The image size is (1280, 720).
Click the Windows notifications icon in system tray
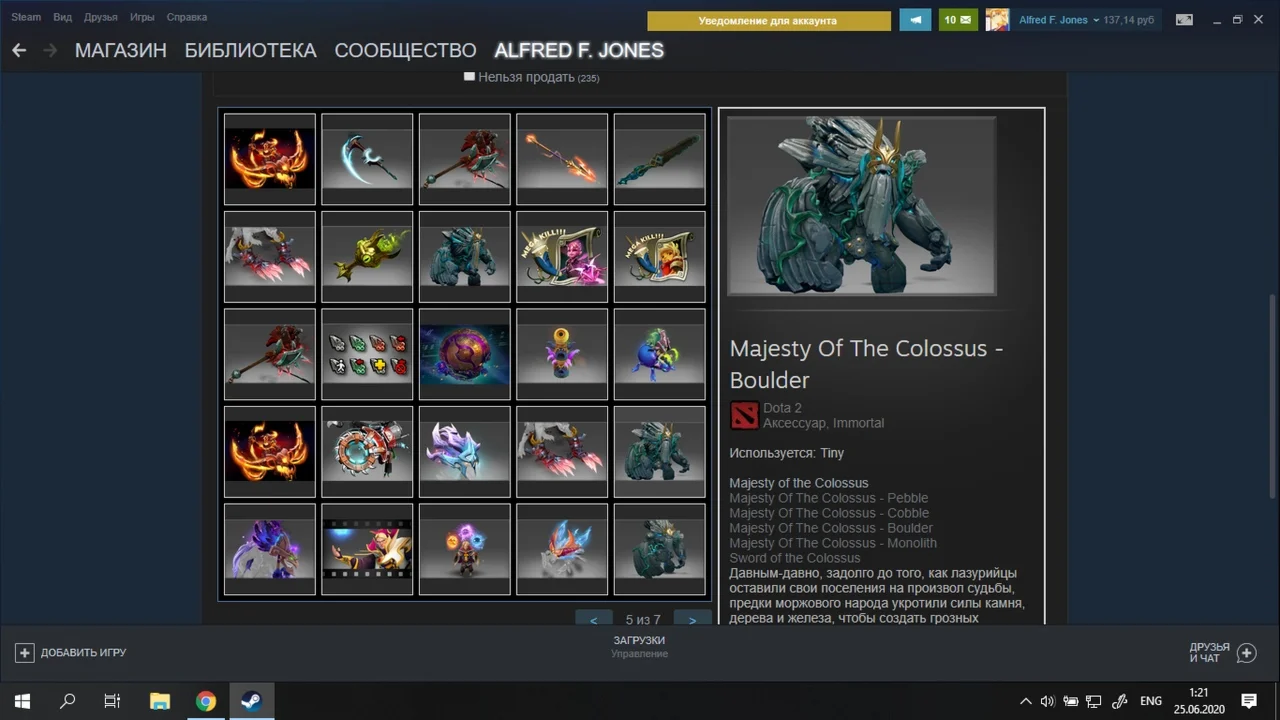(x=1249, y=700)
